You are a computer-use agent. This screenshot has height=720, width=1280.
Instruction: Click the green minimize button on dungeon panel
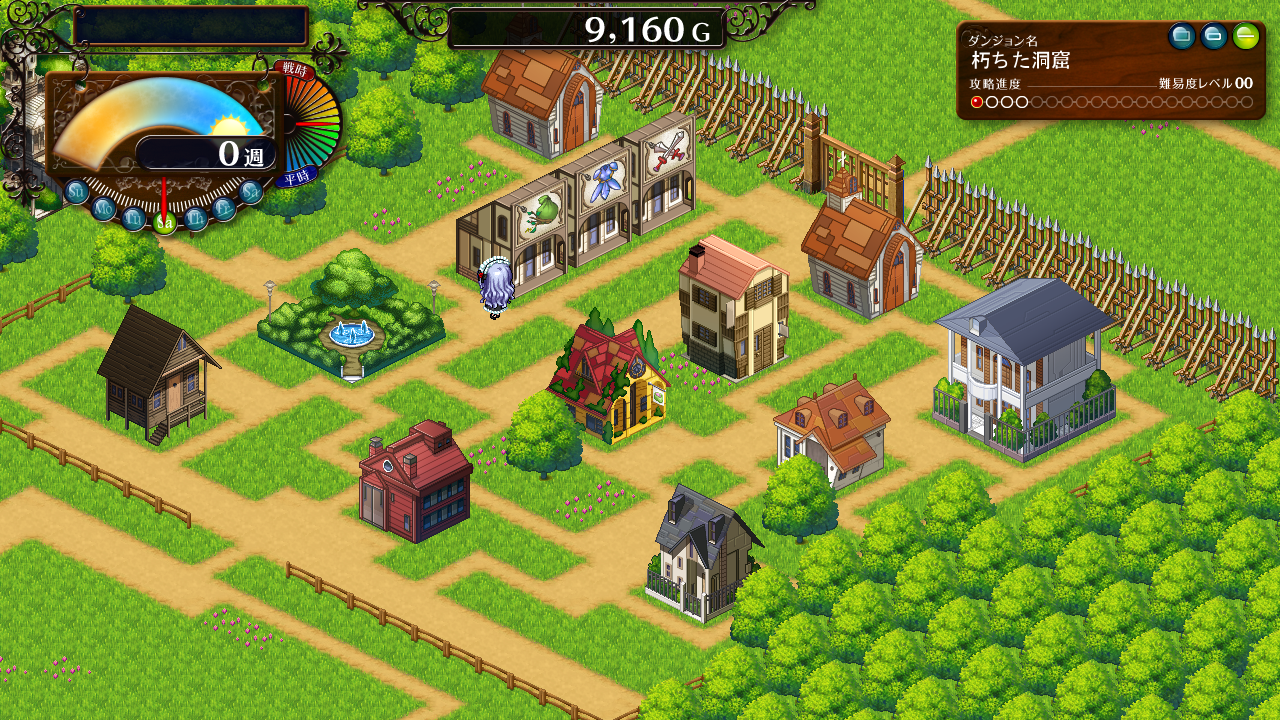tap(1245, 37)
